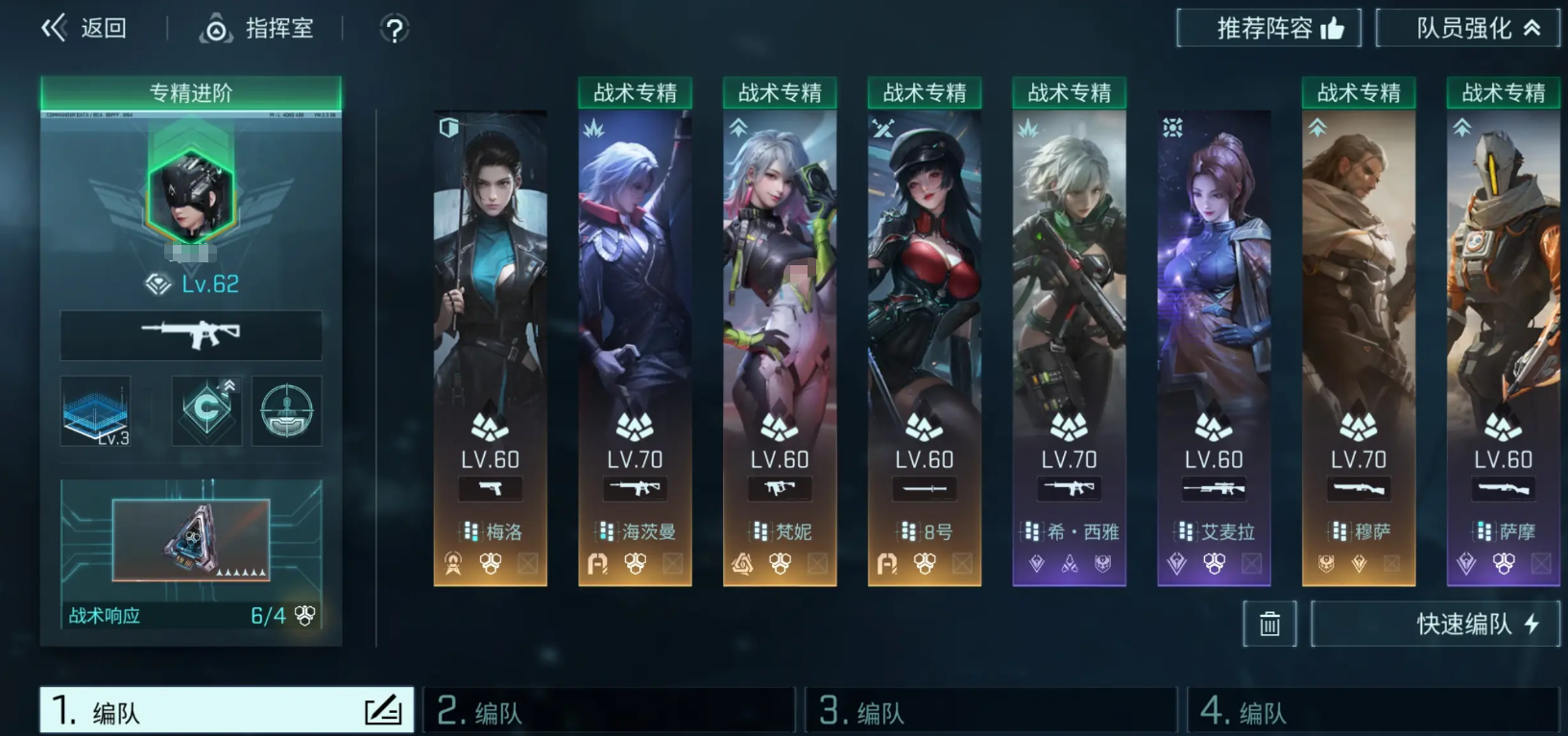Expand the 队员强化 member enhancement panel
Image resolution: width=1568 pixels, height=736 pixels.
point(1467,29)
